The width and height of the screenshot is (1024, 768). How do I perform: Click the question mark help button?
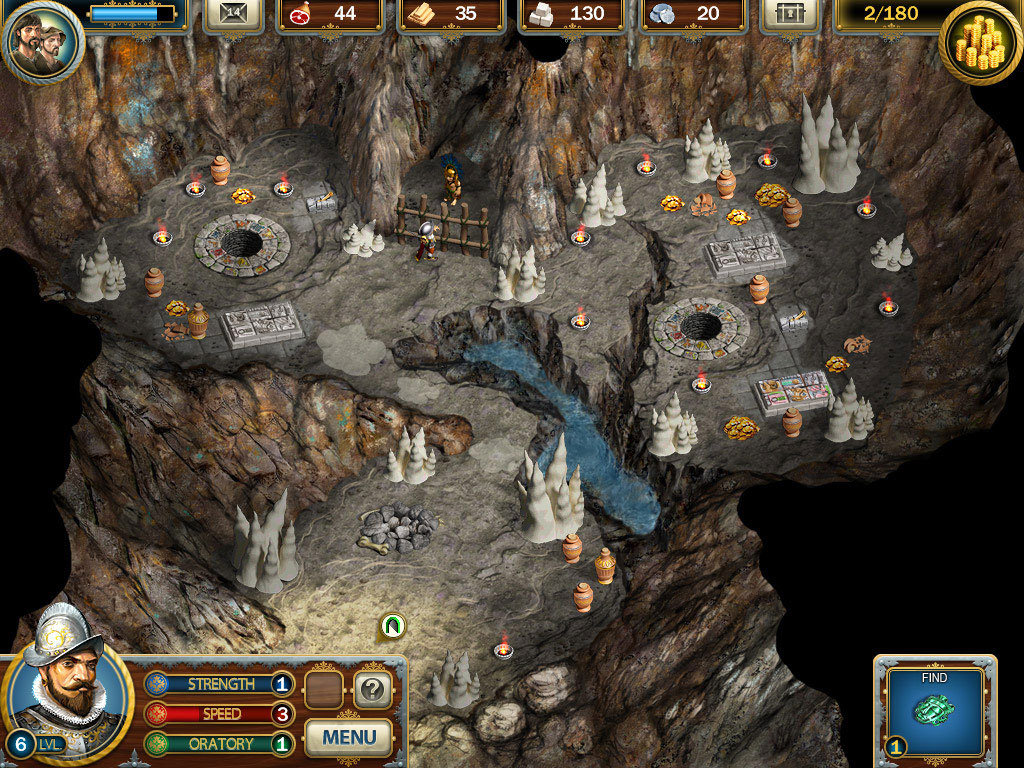pos(372,689)
